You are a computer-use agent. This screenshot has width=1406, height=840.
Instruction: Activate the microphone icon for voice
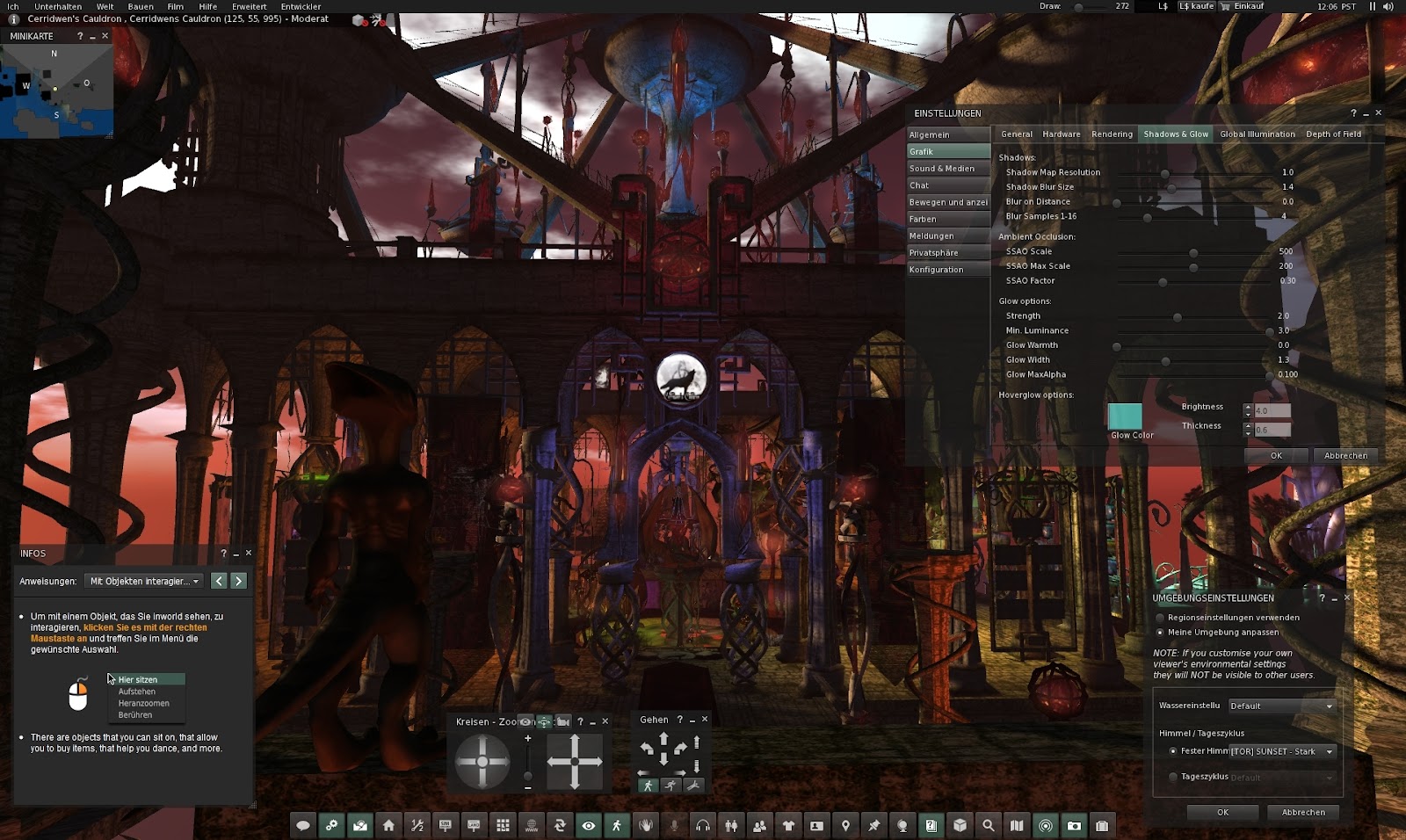tap(674, 826)
